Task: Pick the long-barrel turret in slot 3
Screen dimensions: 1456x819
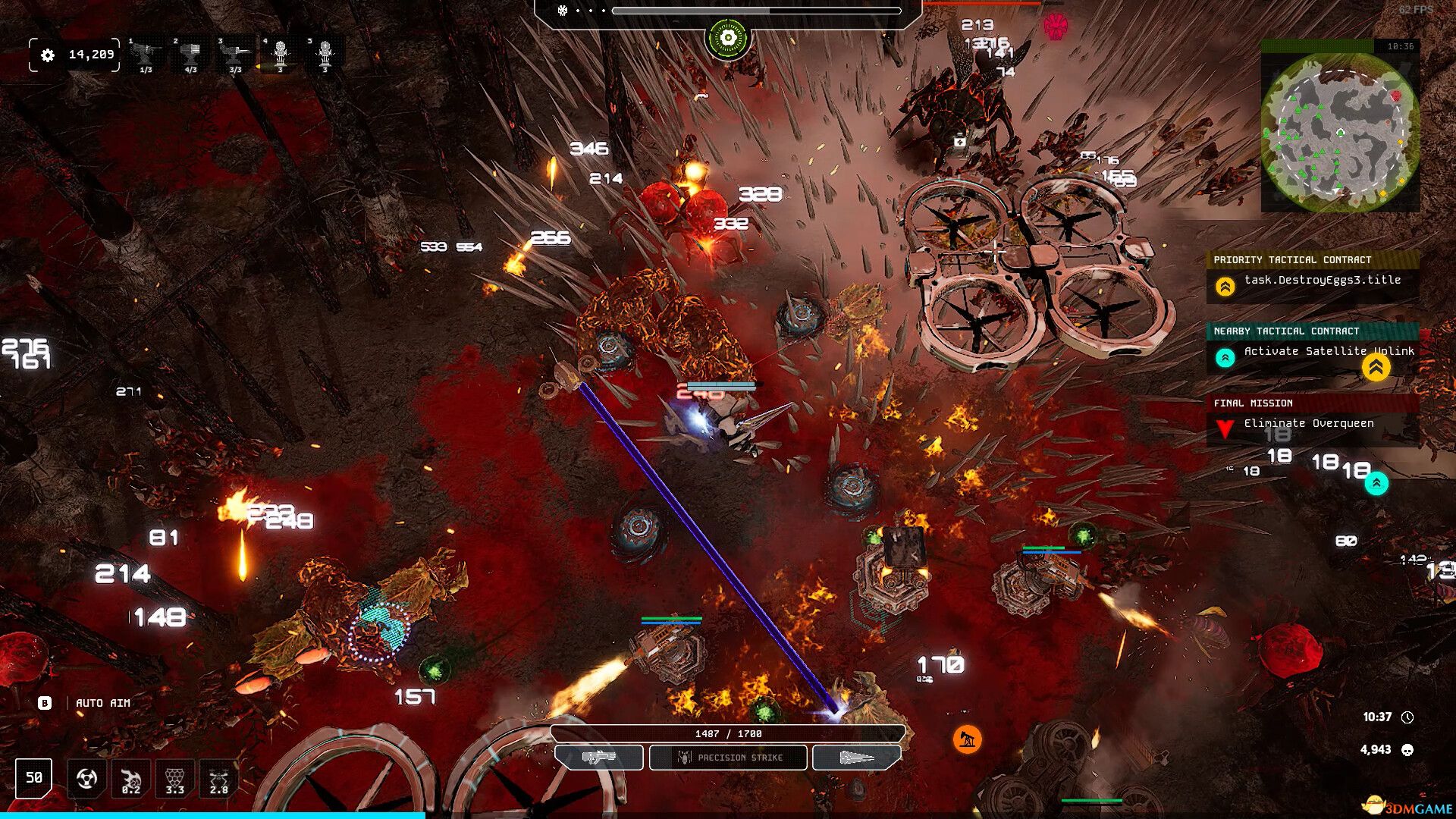Action: pos(235,55)
